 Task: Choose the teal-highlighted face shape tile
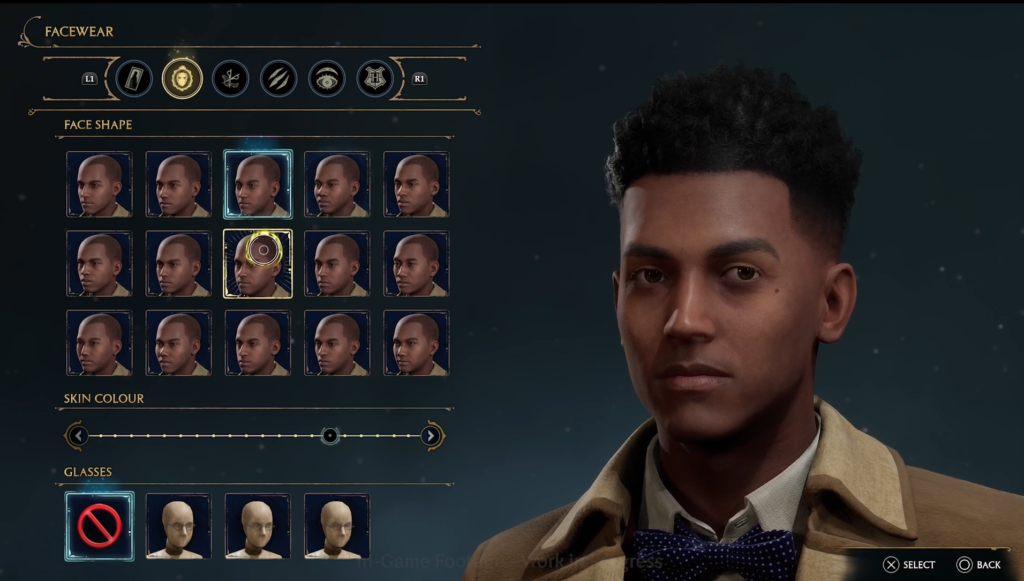tap(258, 184)
